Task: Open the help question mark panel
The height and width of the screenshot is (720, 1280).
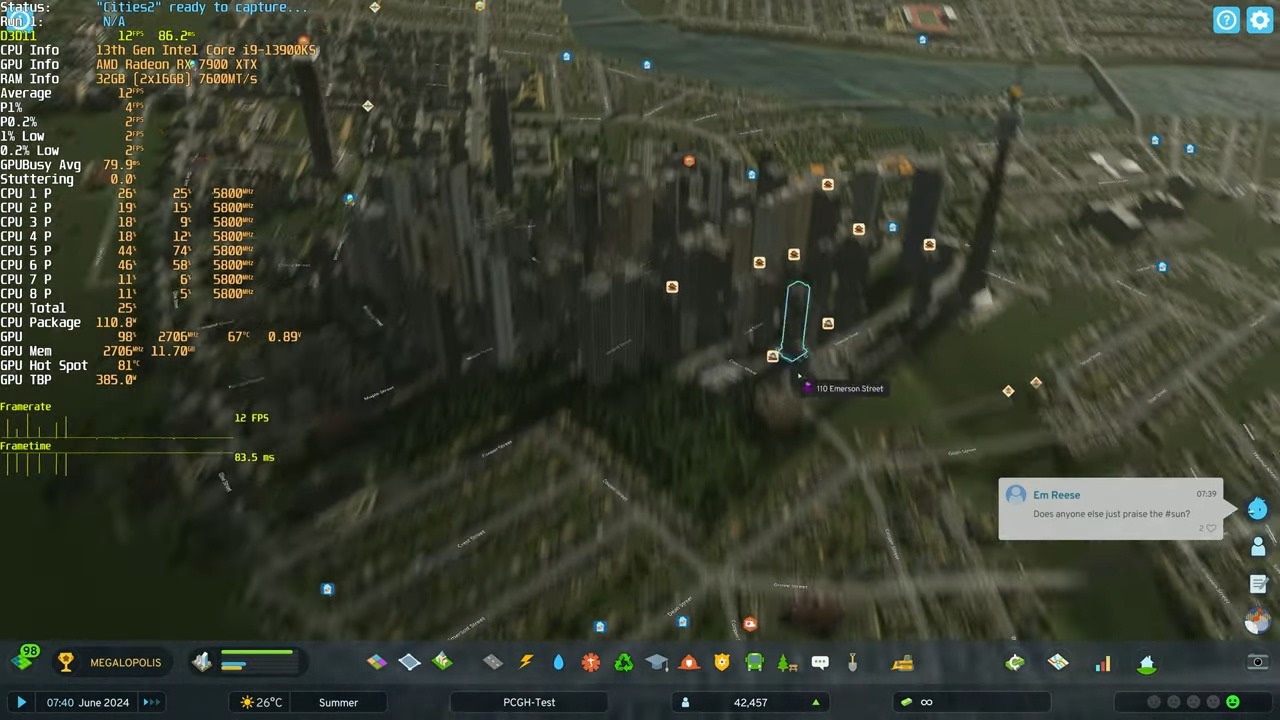Action: point(1226,20)
